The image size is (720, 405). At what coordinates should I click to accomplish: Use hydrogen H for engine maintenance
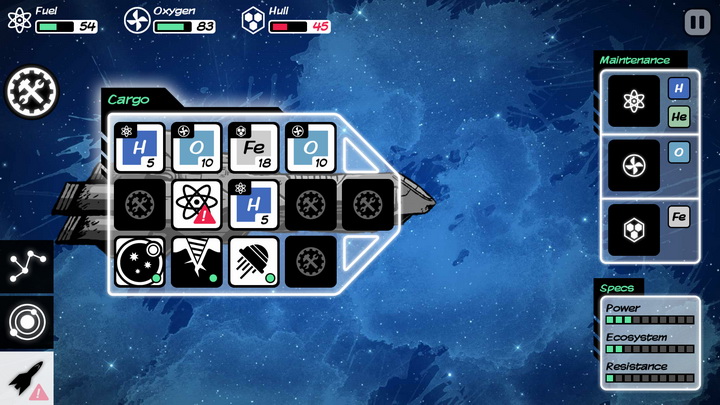click(x=680, y=88)
